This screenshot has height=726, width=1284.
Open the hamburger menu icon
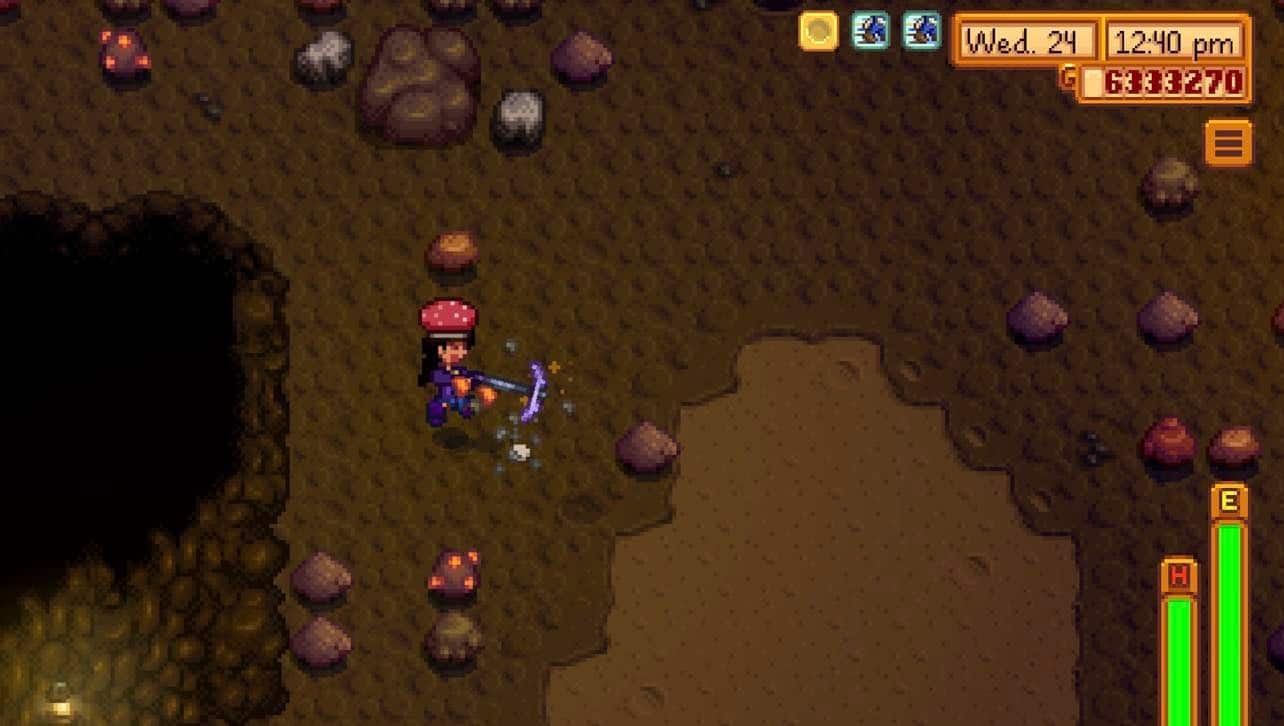pos(1227,142)
